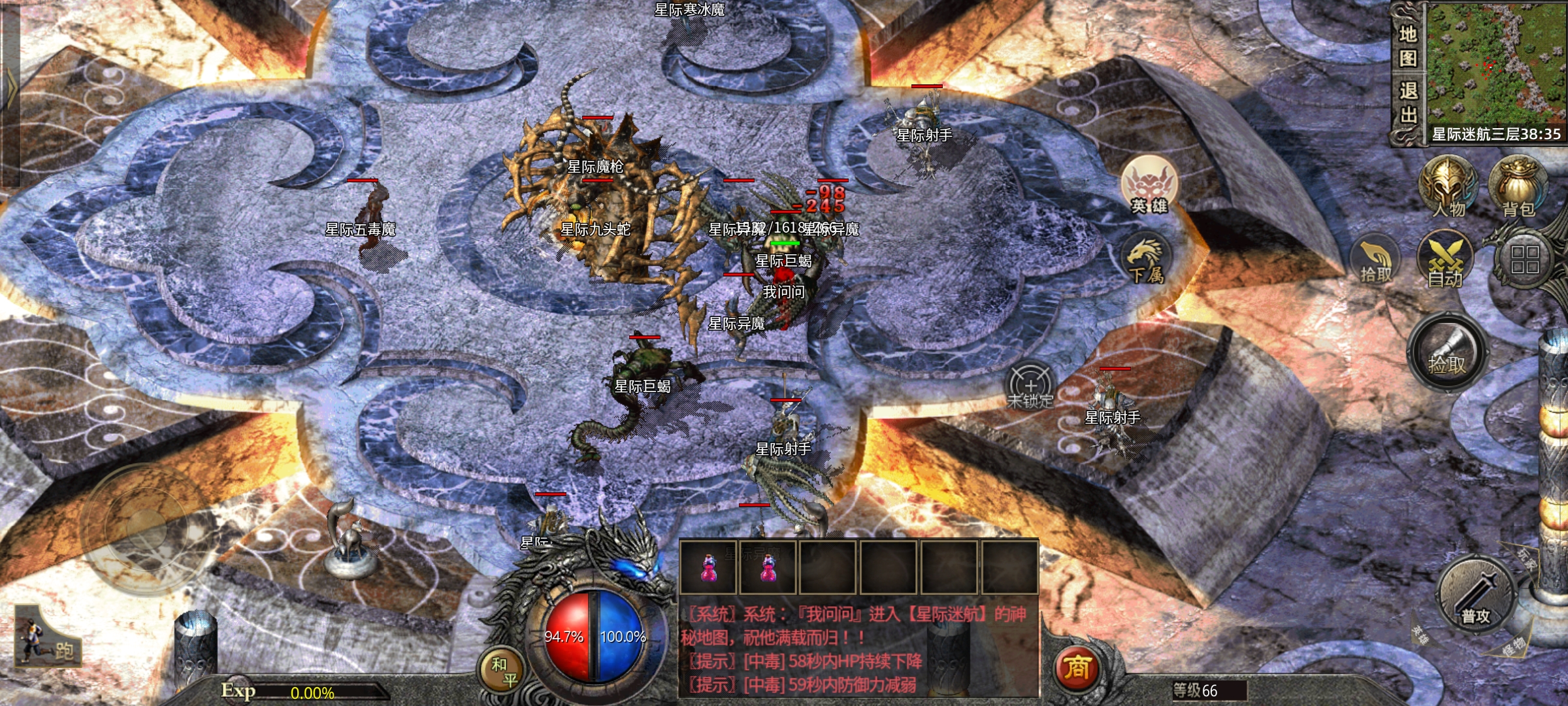Toggle 自动 auto-battle
Screen dimensions: 1568x706
[1445, 261]
